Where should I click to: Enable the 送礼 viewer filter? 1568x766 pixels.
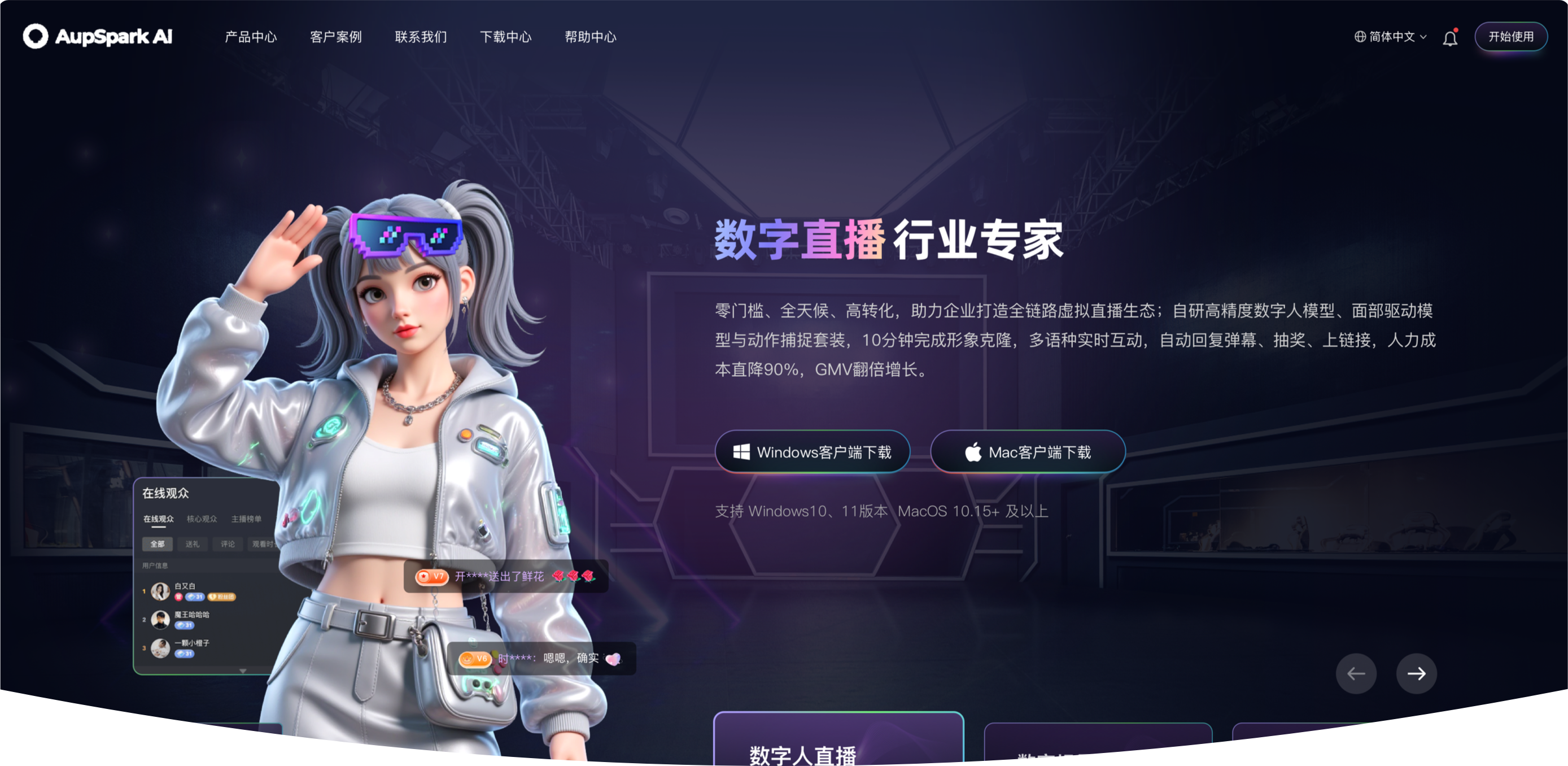pyautogui.click(x=193, y=545)
